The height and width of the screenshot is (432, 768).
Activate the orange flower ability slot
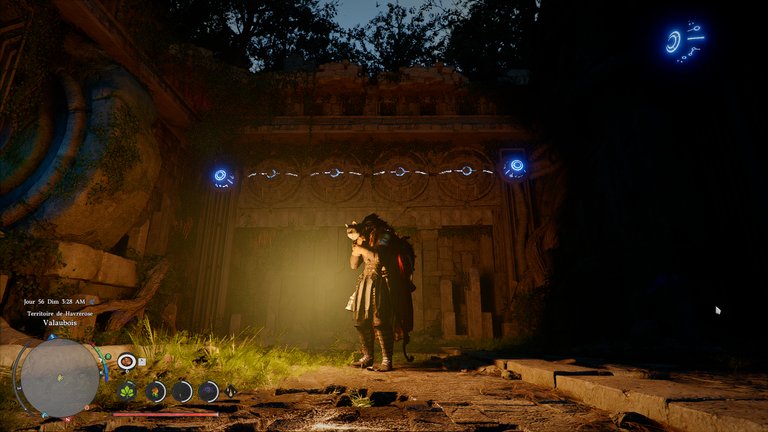tap(155, 391)
